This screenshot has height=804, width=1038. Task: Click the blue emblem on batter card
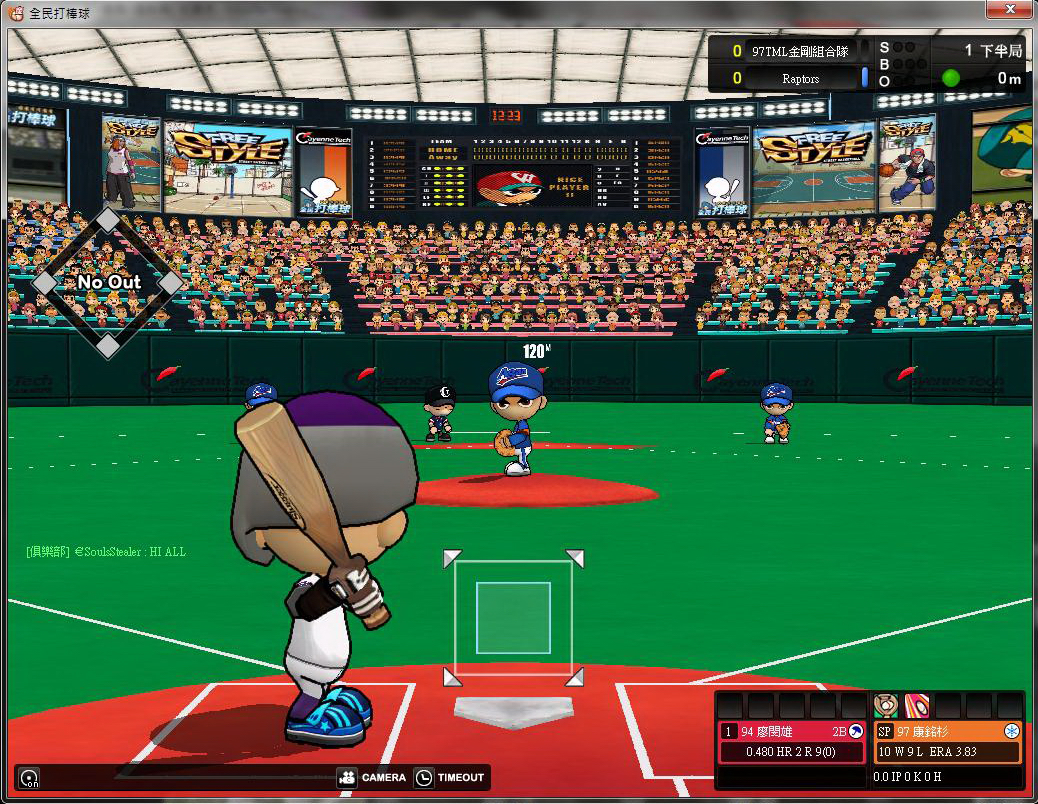pos(855,731)
